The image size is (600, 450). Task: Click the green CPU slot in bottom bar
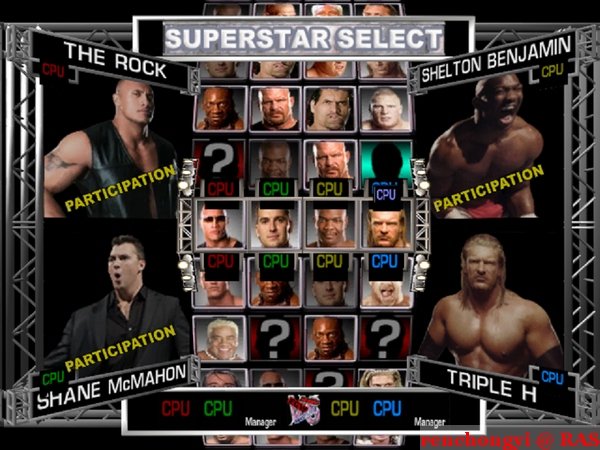(x=218, y=409)
